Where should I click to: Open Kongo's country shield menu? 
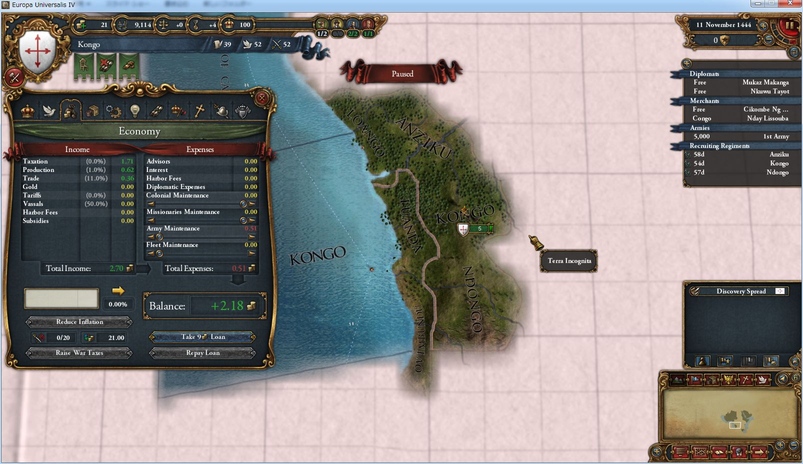tap(37, 47)
